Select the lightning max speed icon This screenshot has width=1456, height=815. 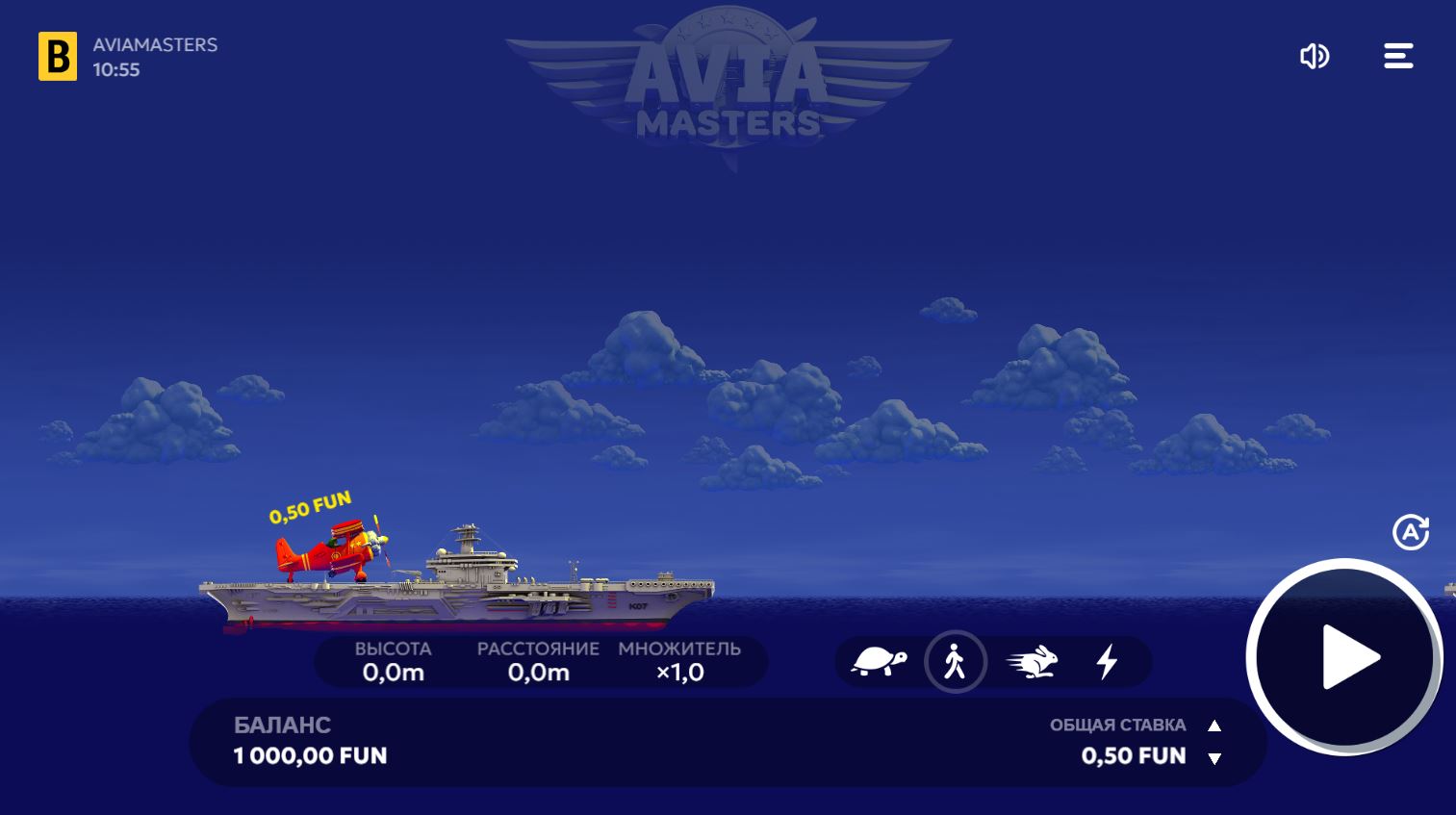1108,661
